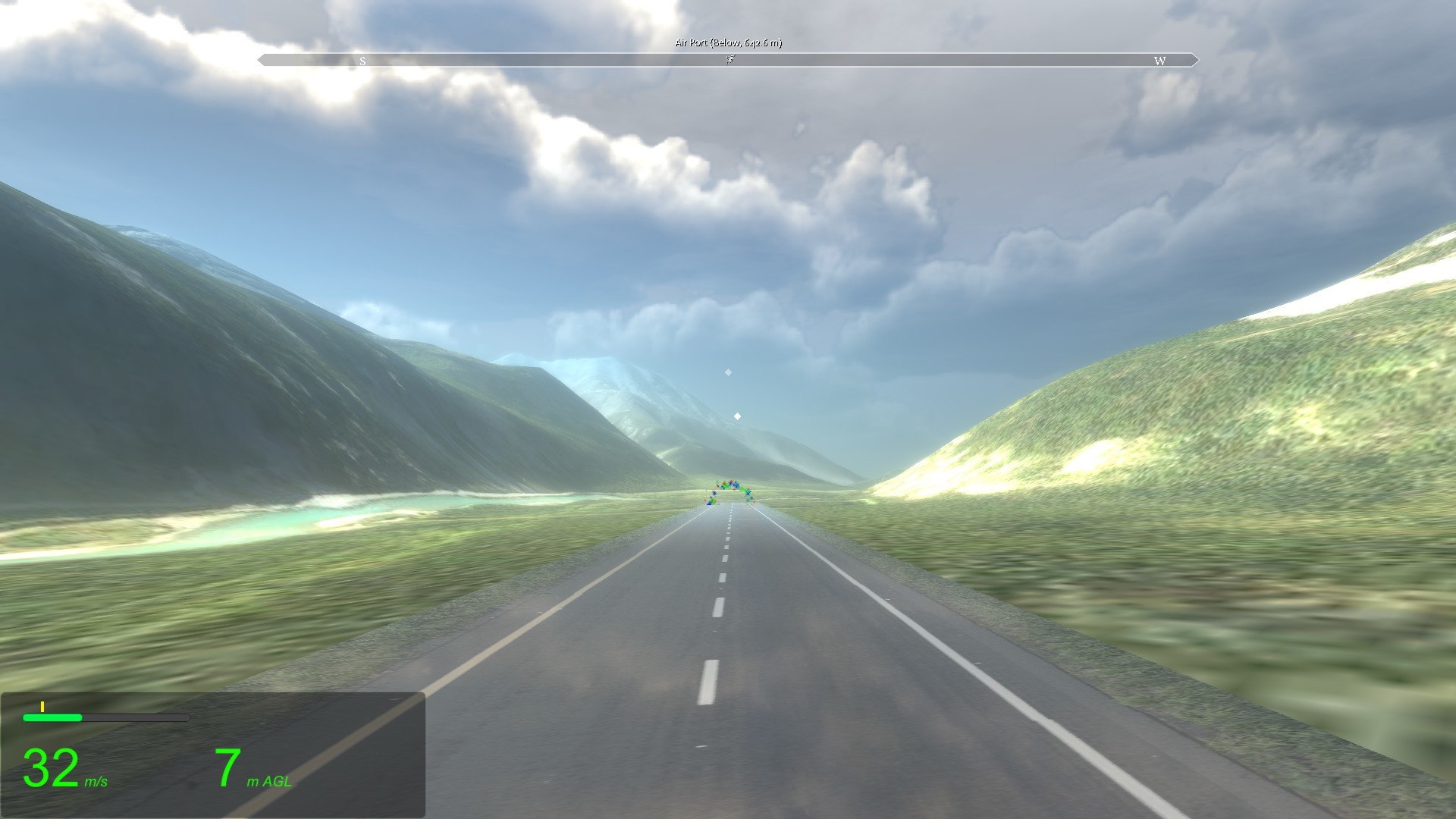This screenshot has width=1456, height=819.
Task: Select the Air Port (Below, 642.6 m) title
Action: [x=727, y=44]
